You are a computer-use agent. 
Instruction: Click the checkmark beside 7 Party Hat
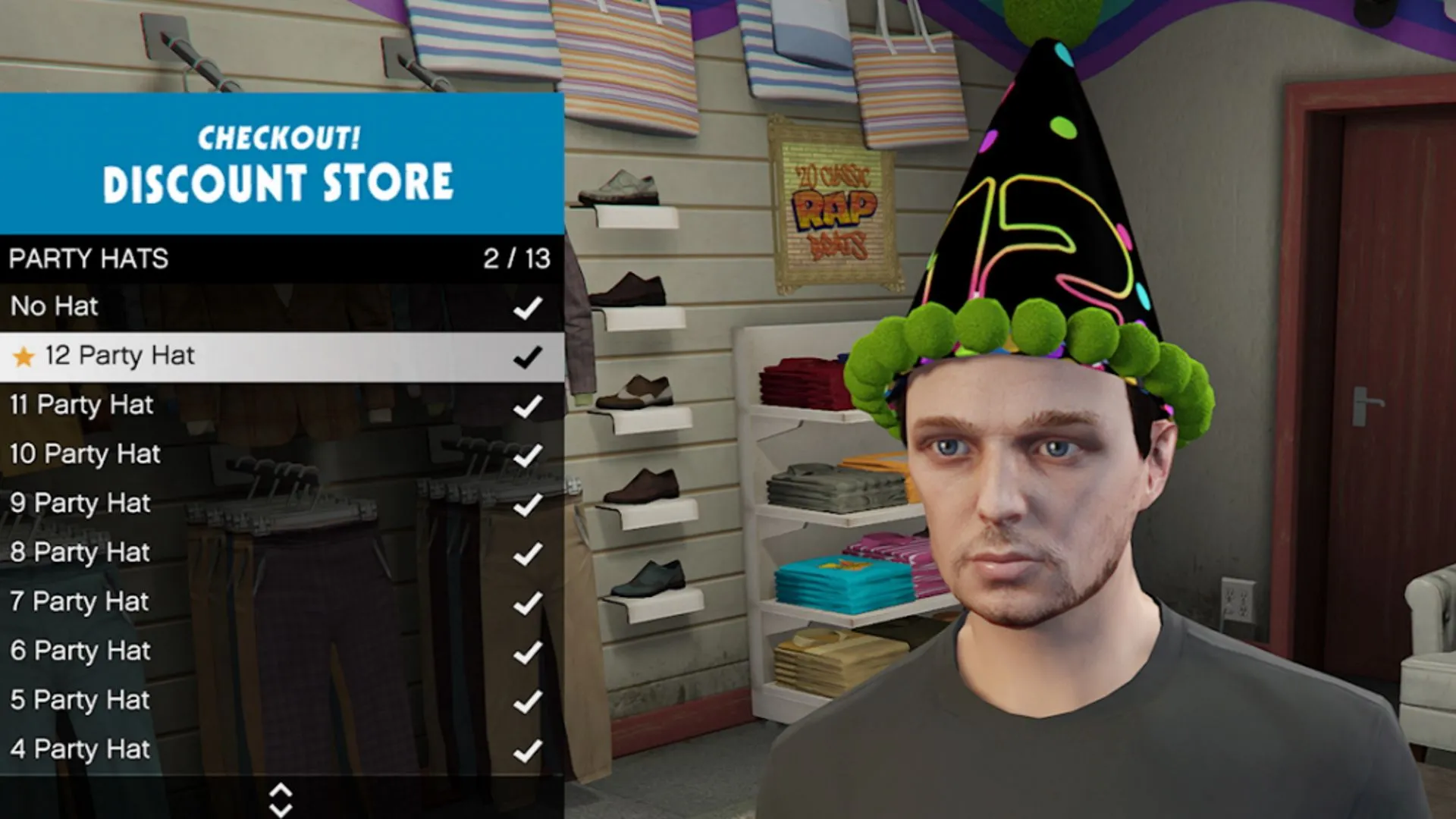point(528,601)
